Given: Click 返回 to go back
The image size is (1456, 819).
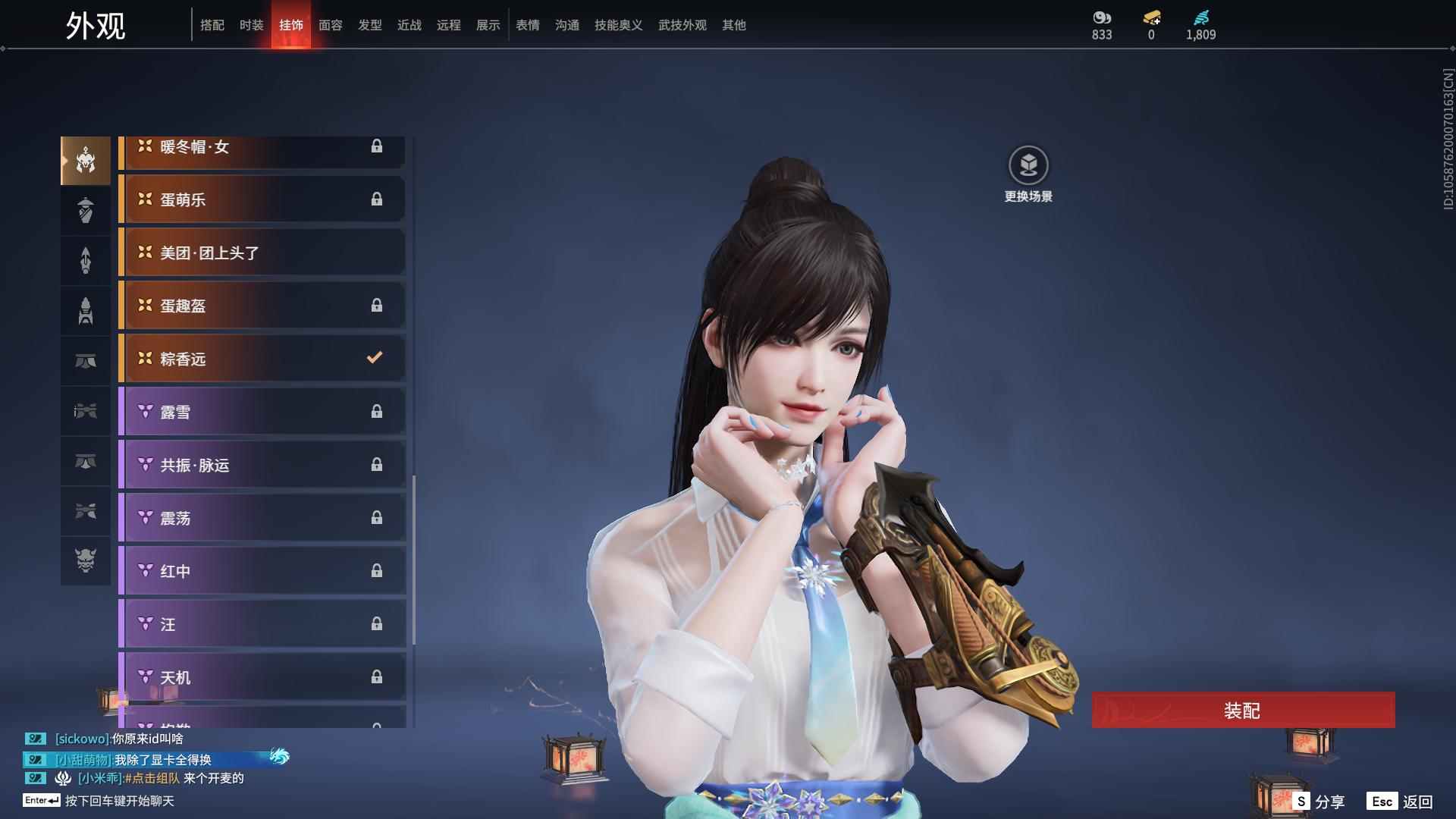Looking at the screenshot, I should (x=1400, y=802).
